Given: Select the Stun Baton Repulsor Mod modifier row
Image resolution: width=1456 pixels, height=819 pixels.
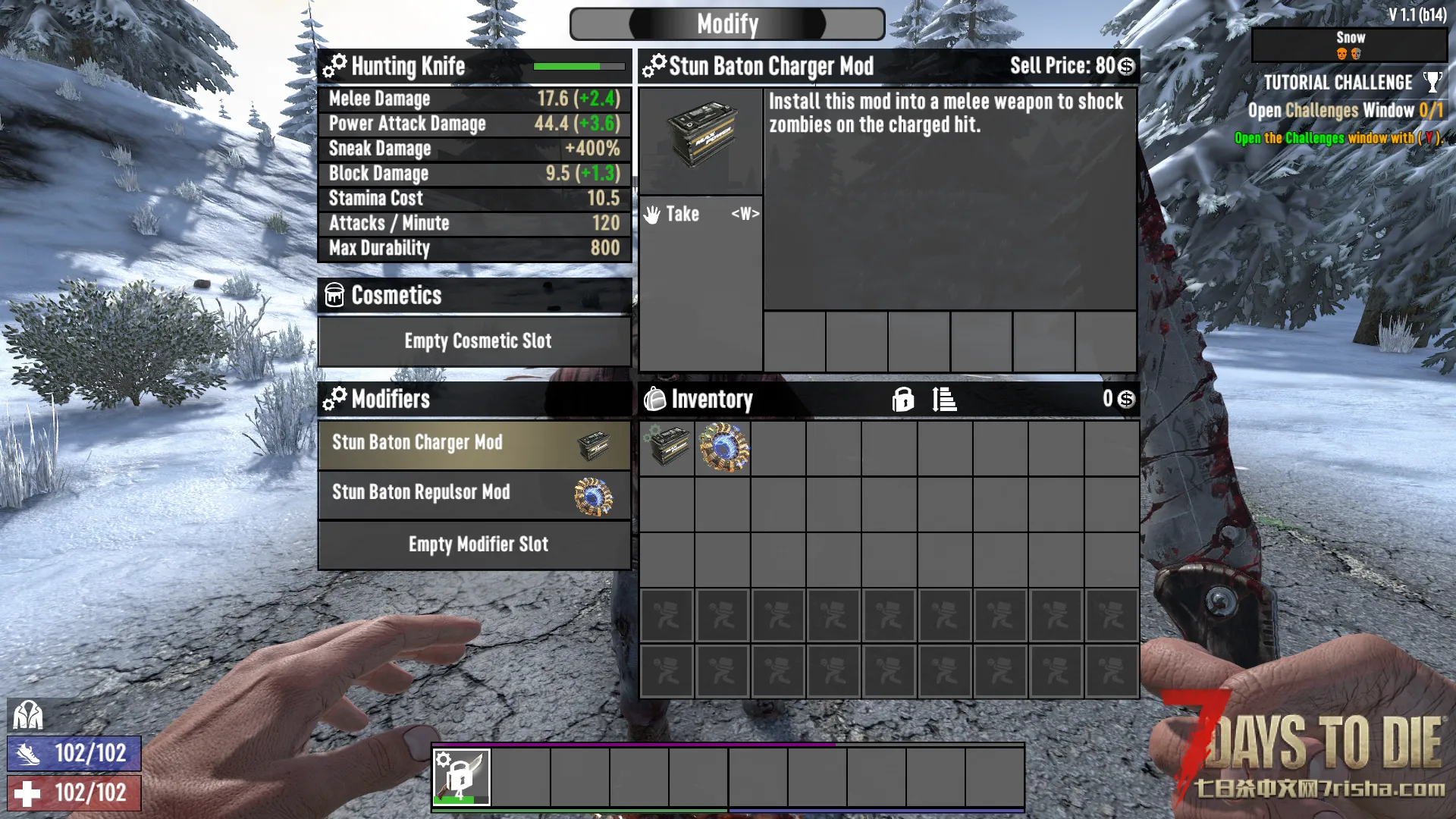Looking at the screenshot, I should tap(474, 494).
